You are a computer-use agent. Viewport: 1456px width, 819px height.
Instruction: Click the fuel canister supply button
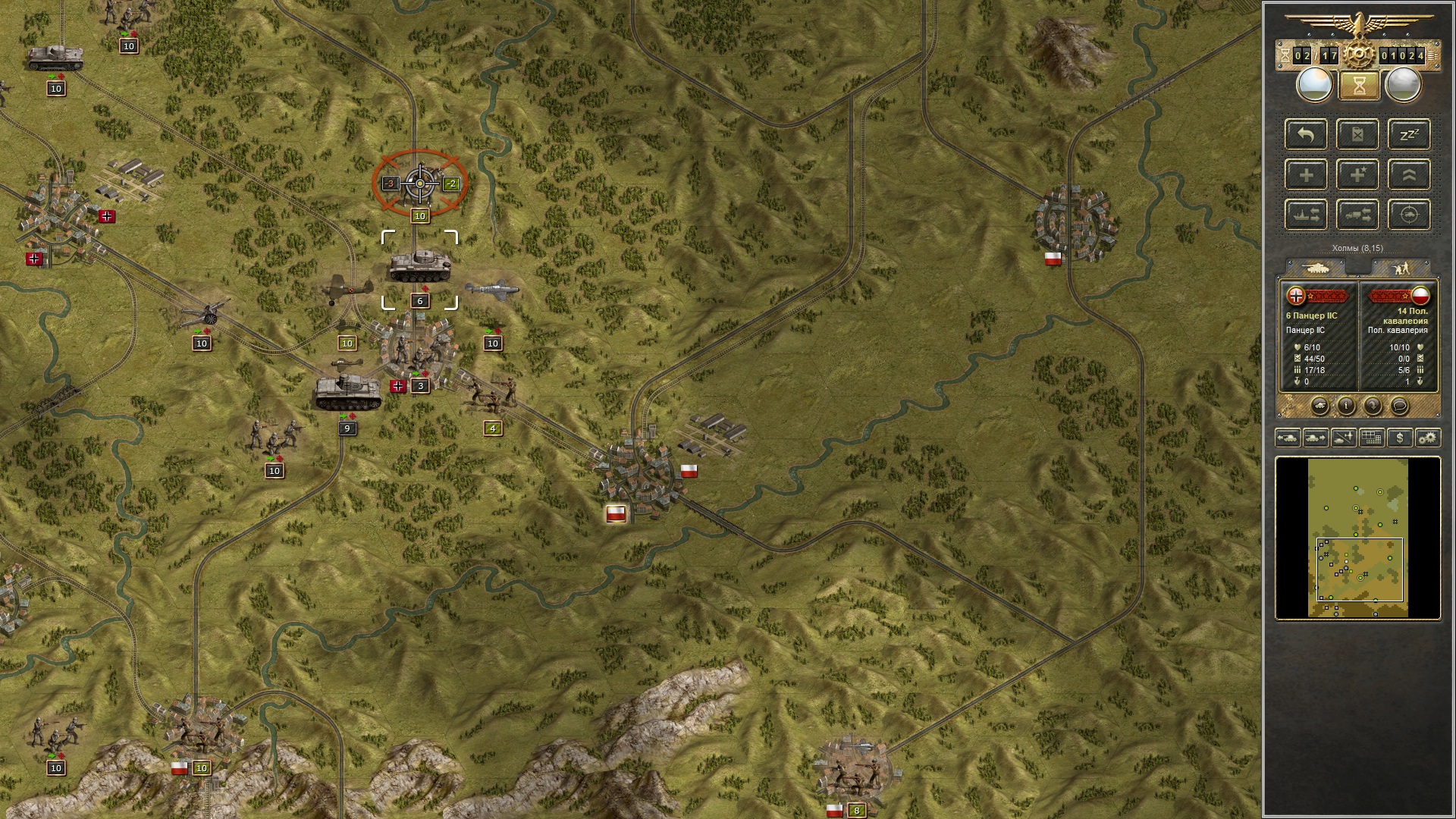tap(1357, 134)
